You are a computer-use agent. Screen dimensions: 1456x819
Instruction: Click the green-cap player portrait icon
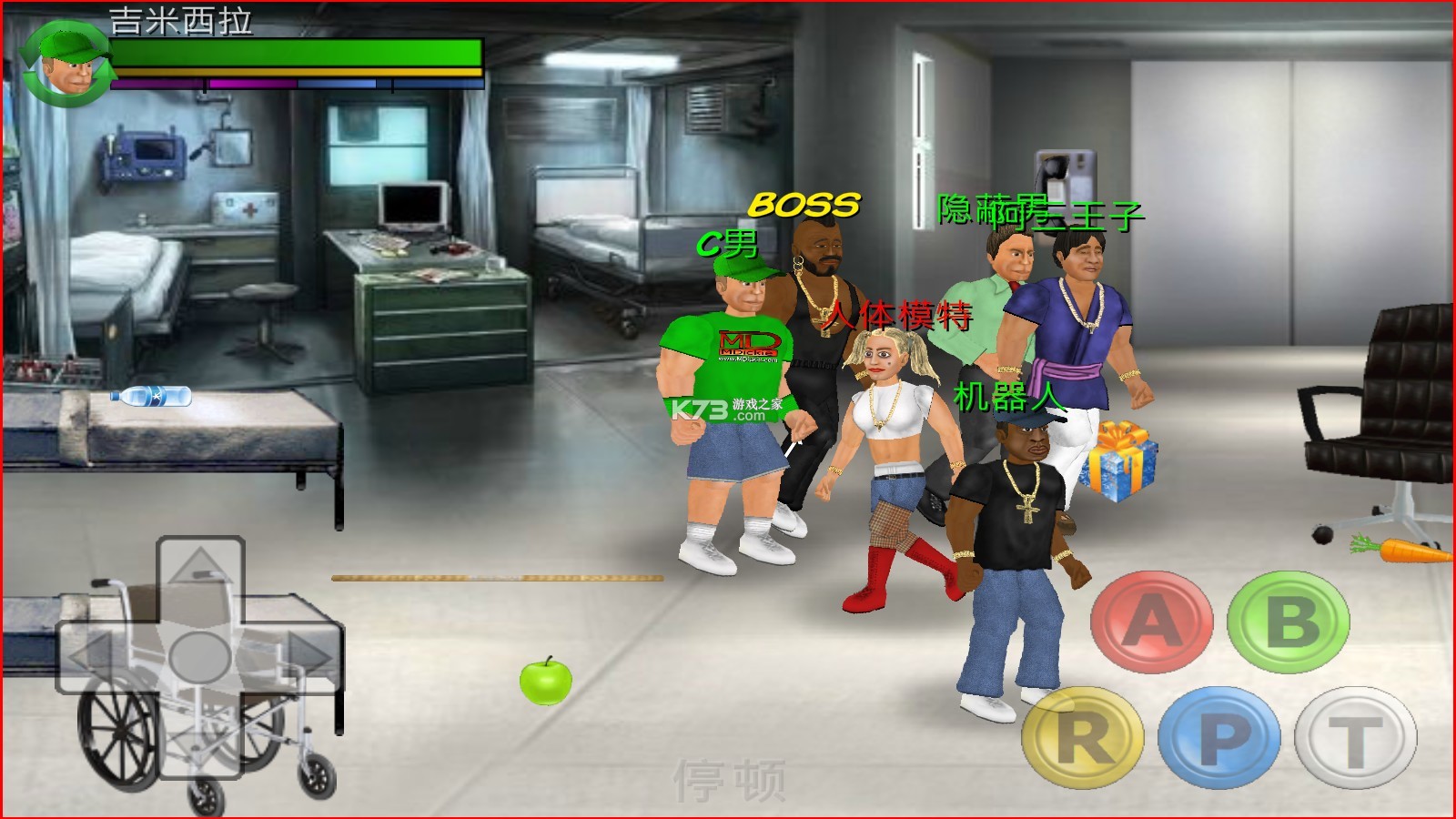click(x=66, y=66)
